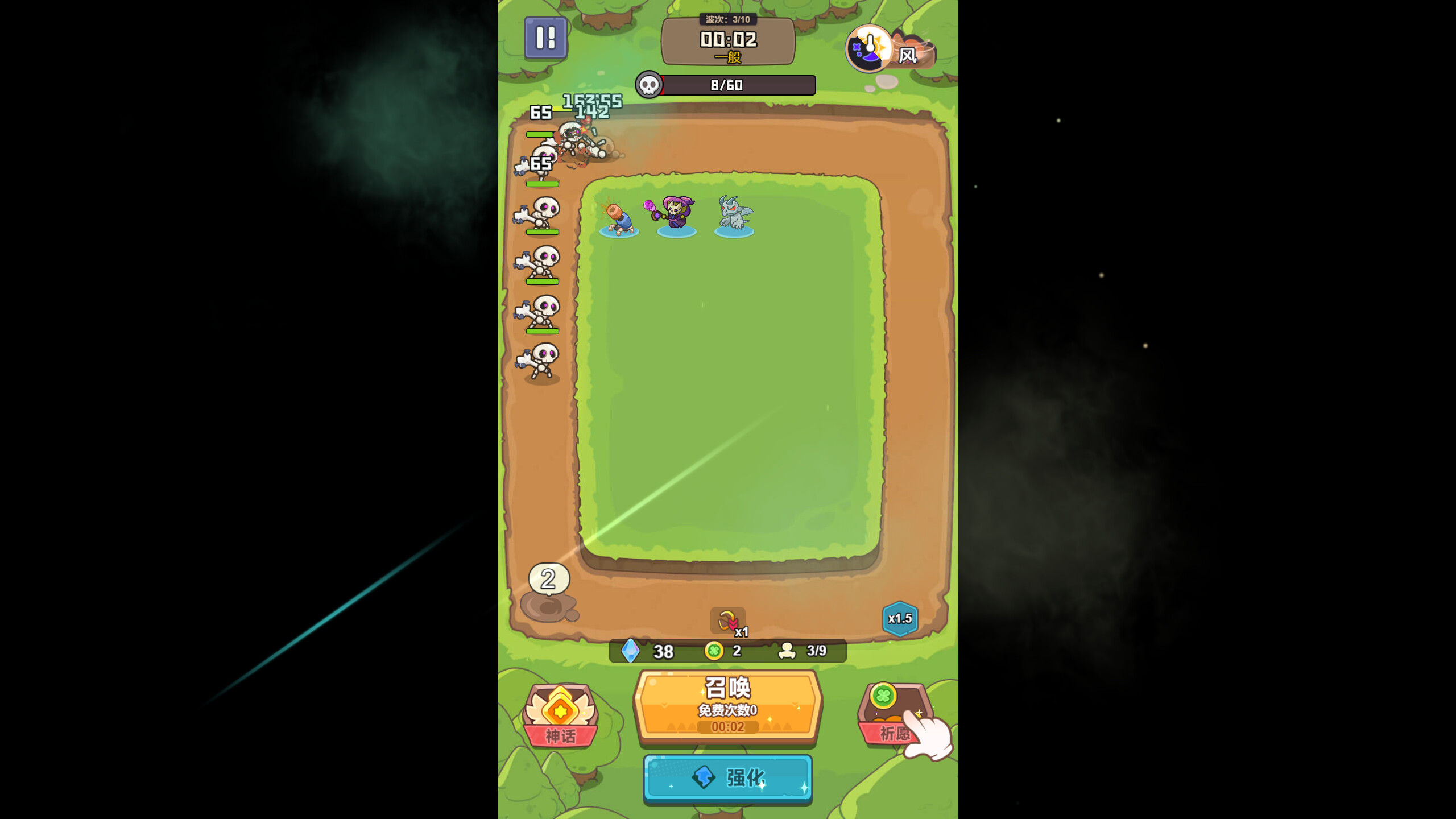Click the arrow buff icon labeled x1
The width and height of the screenshot is (1456, 819).
(x=728, y=621)
